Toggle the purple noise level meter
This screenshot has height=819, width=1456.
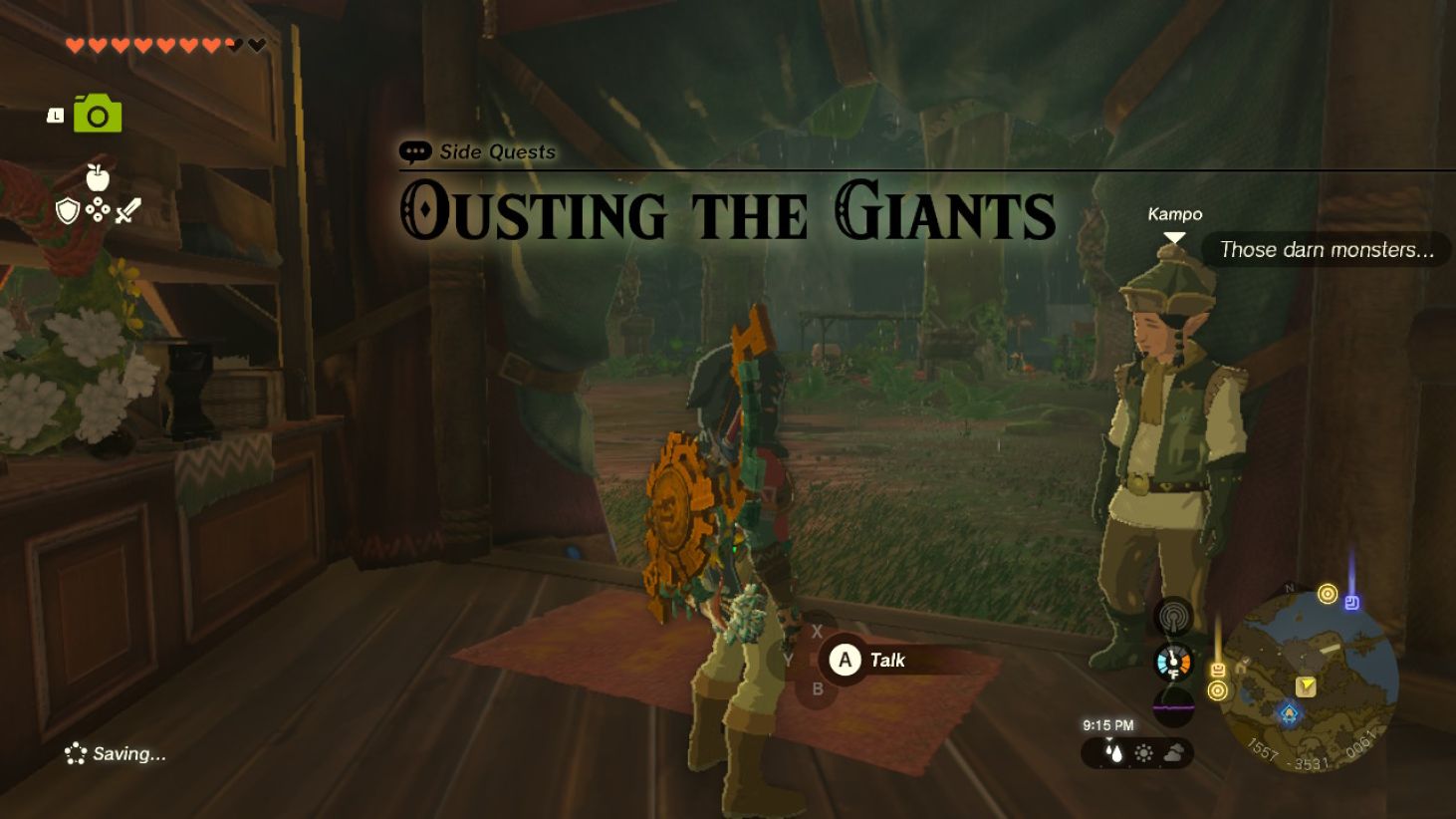click(1172, 706)
